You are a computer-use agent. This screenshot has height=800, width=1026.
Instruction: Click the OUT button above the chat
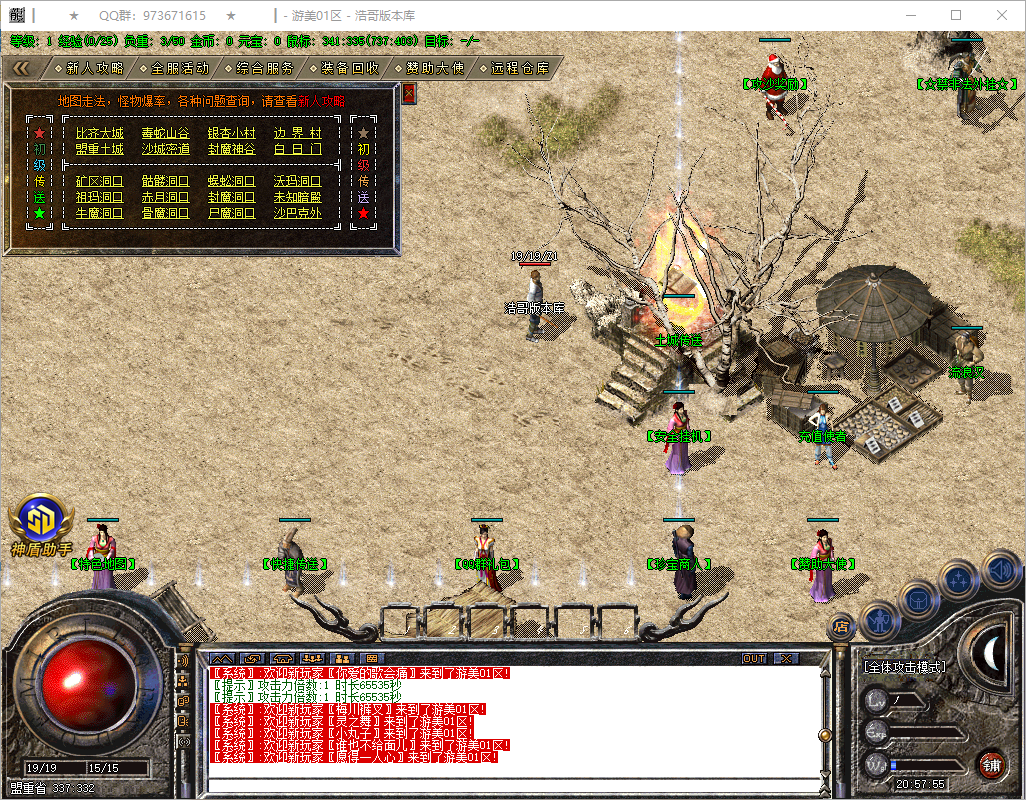[754, 659]
